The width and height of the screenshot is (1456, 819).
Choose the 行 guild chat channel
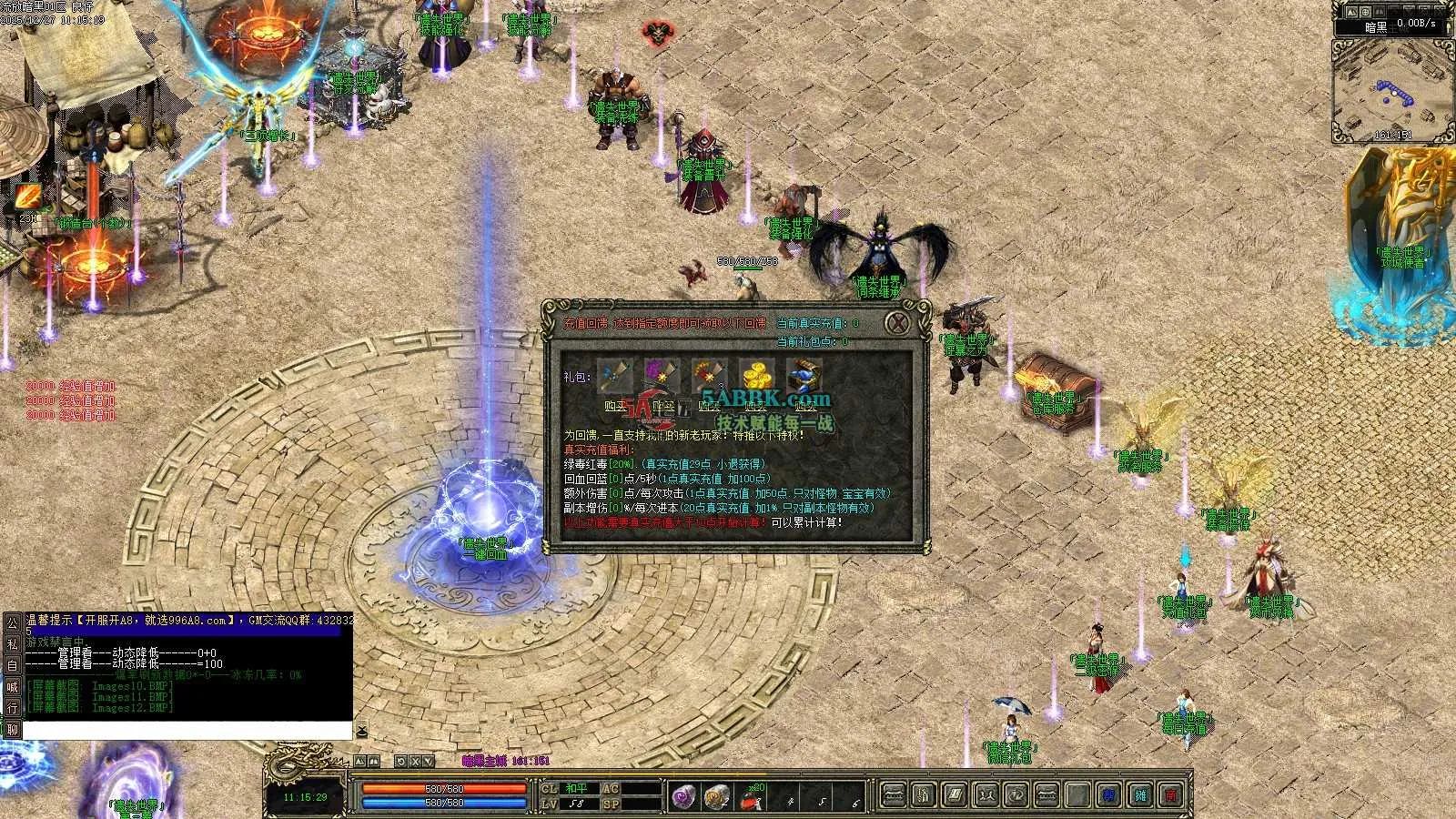[x=13, y=708]
